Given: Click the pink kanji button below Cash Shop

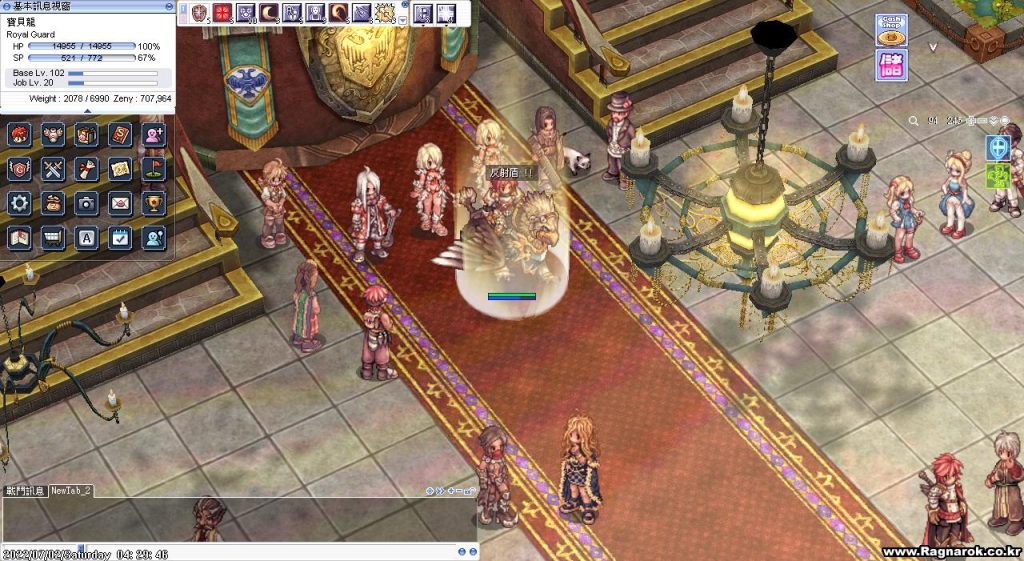Looking at the screenshot, I should pos(892,64).
